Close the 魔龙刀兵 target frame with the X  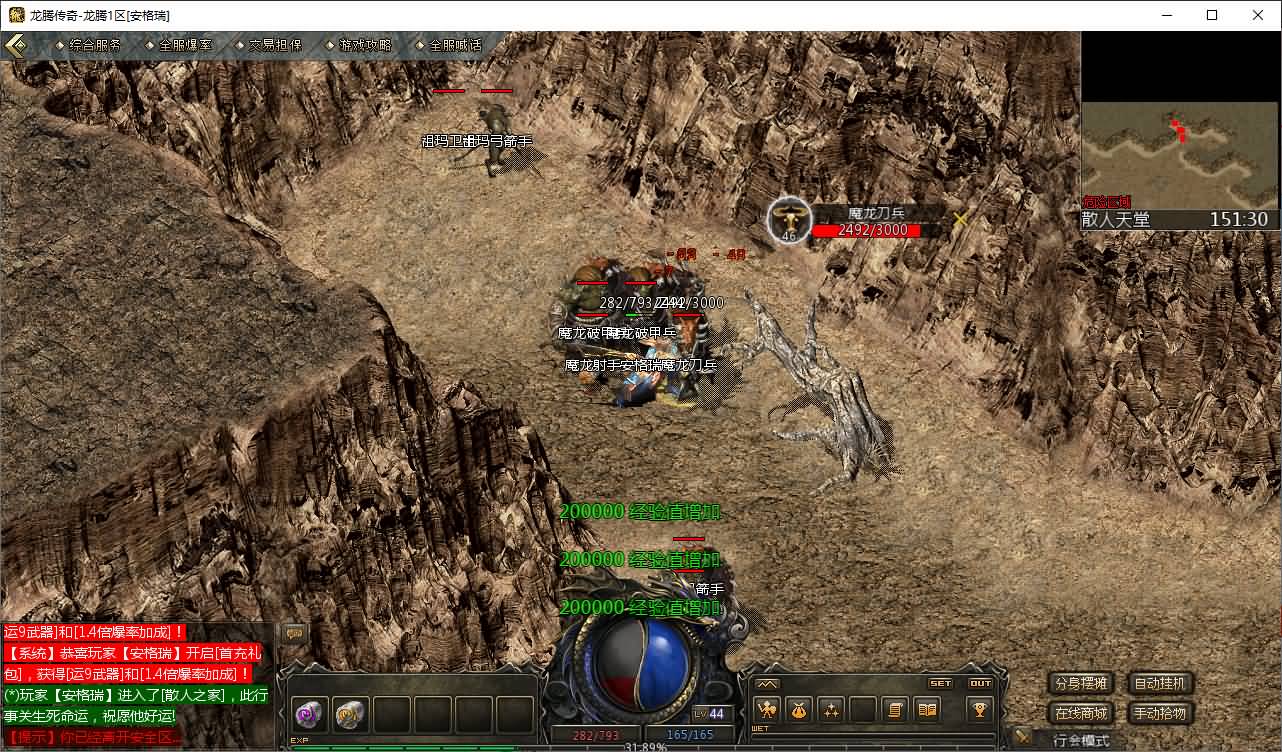pos(961,219)
